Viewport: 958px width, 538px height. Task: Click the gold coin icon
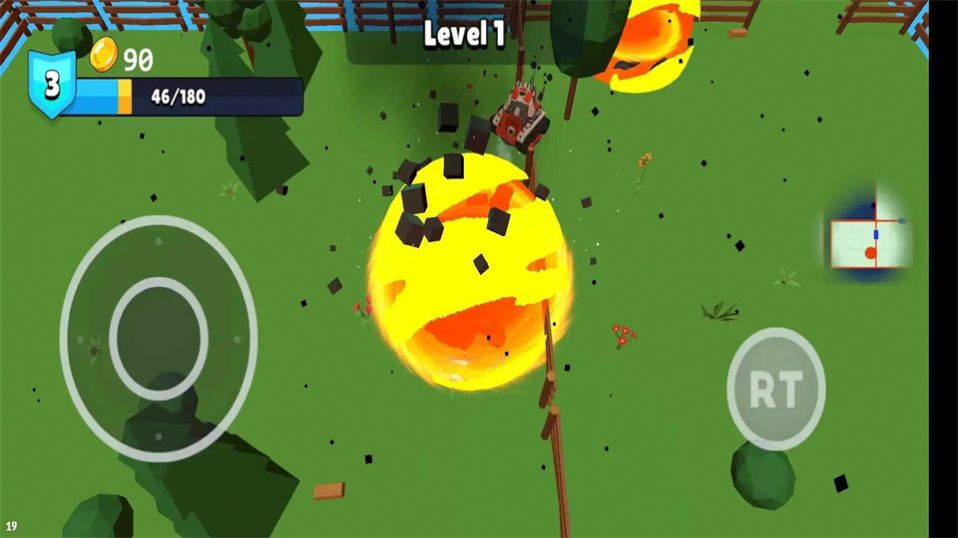(104, 56)
